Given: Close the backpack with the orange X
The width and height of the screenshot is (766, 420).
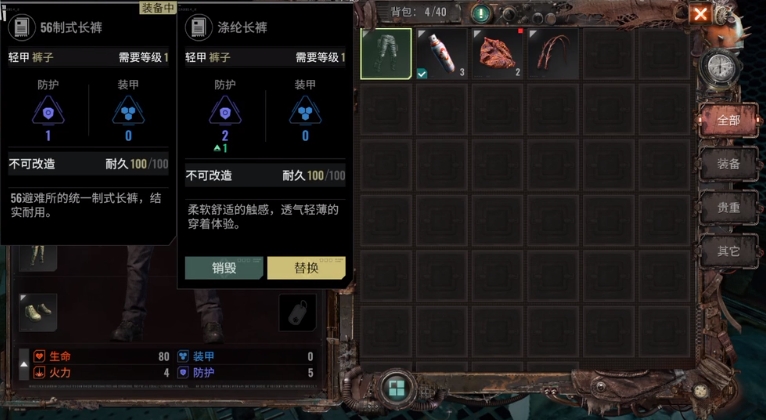Looking at the screenshot, I should (x=729, y=13).
